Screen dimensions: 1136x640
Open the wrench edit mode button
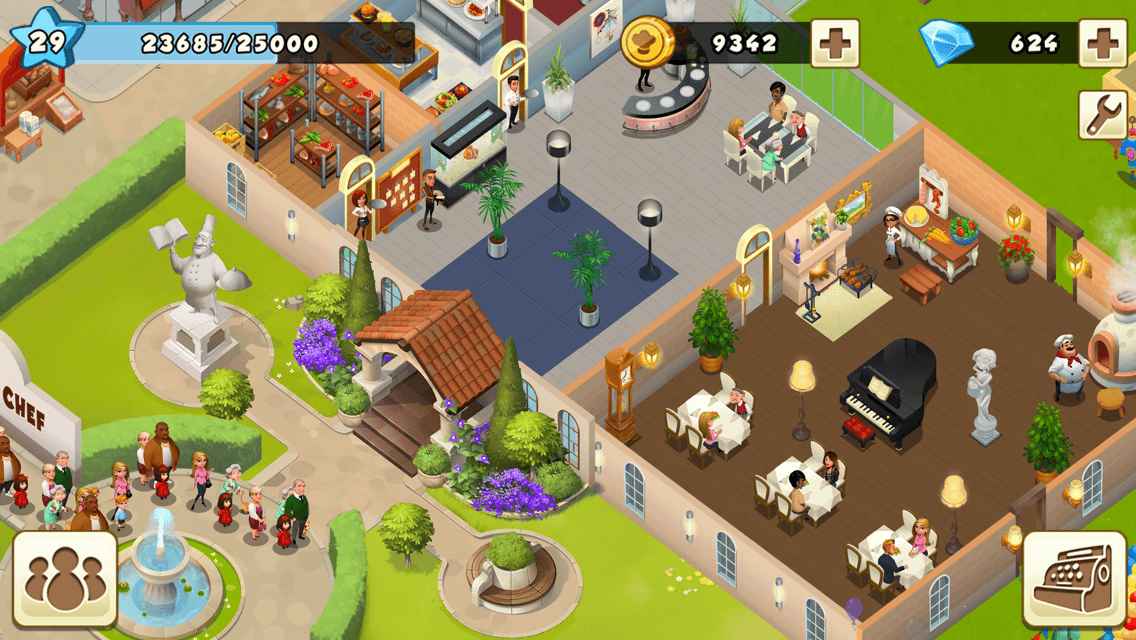[1103, 115]
